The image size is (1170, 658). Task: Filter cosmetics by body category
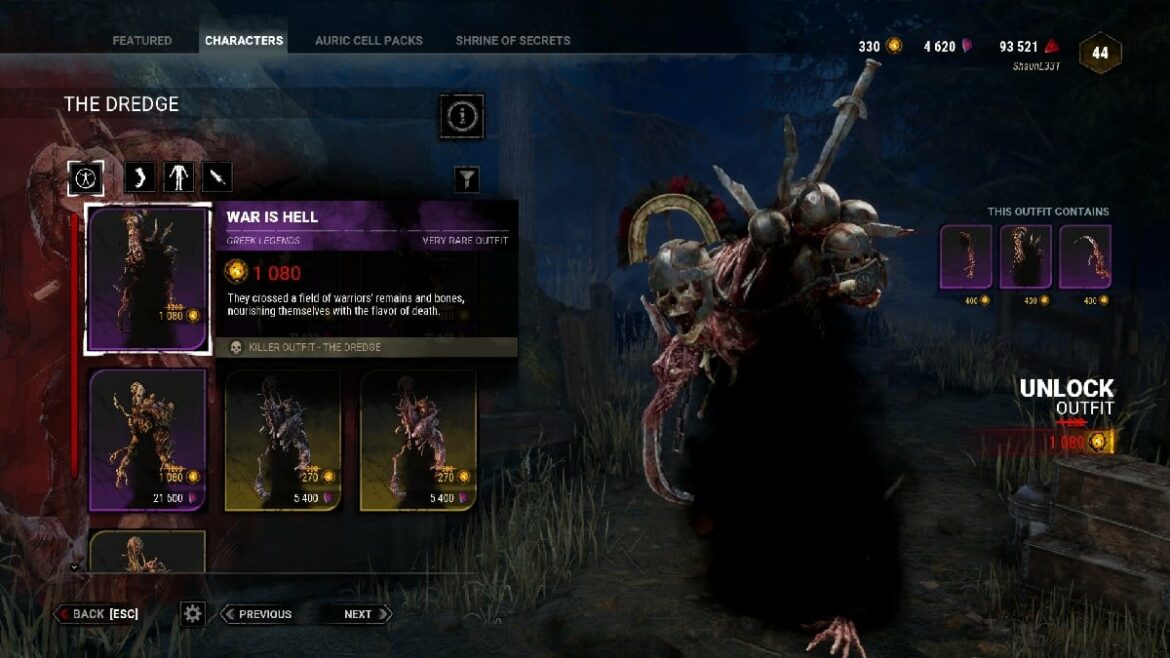click(178, 178)
